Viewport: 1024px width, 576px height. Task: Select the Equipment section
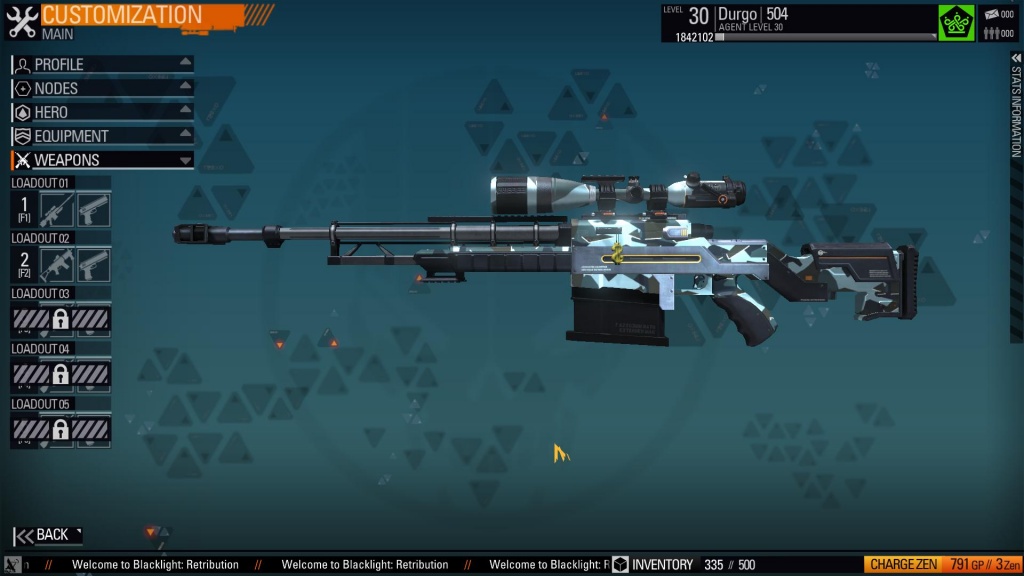[x=102, y=136]
